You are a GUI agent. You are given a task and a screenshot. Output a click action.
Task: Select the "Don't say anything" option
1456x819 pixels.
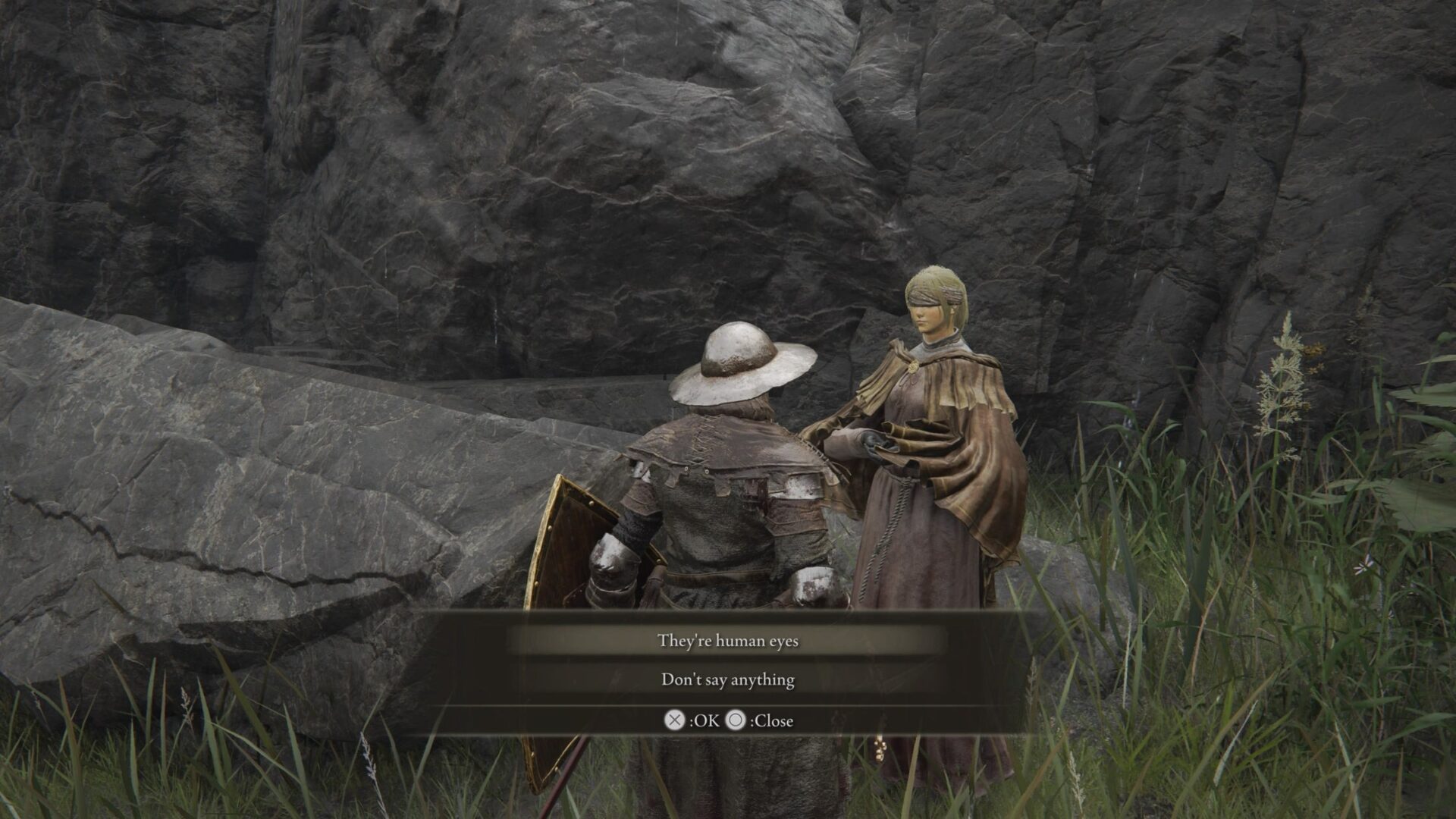click(727, 679)
